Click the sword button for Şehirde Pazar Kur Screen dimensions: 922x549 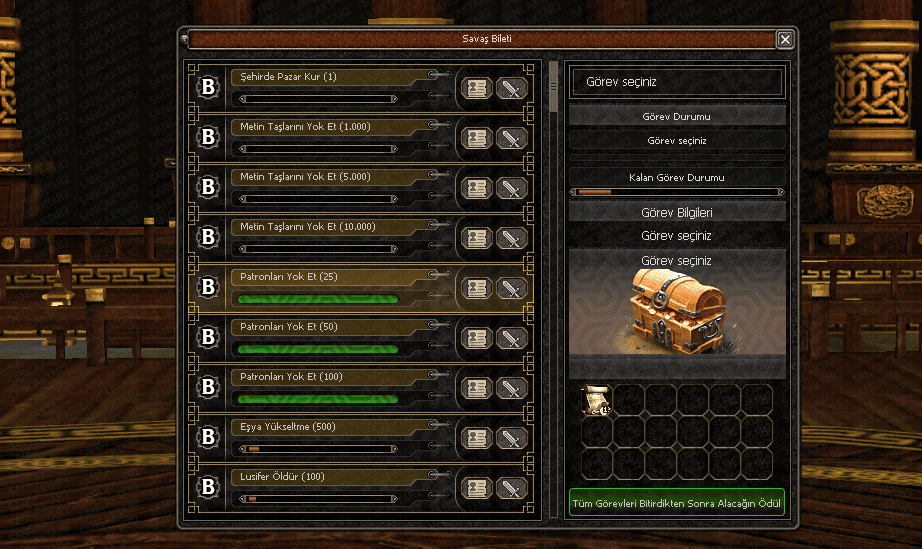point(512,88)
